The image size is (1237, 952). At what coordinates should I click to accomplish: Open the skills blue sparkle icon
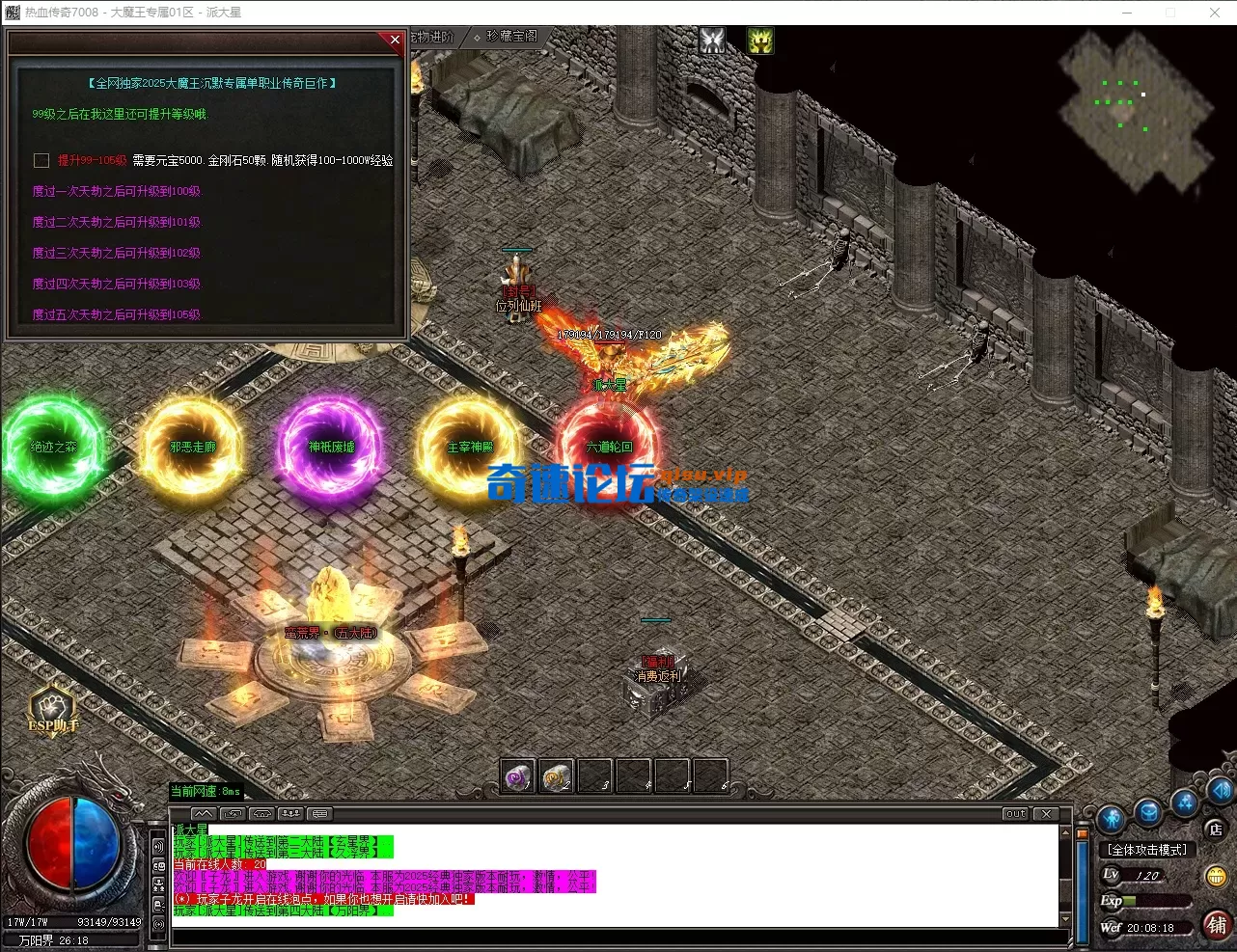pyautogui.click(x=1185, y=802)
